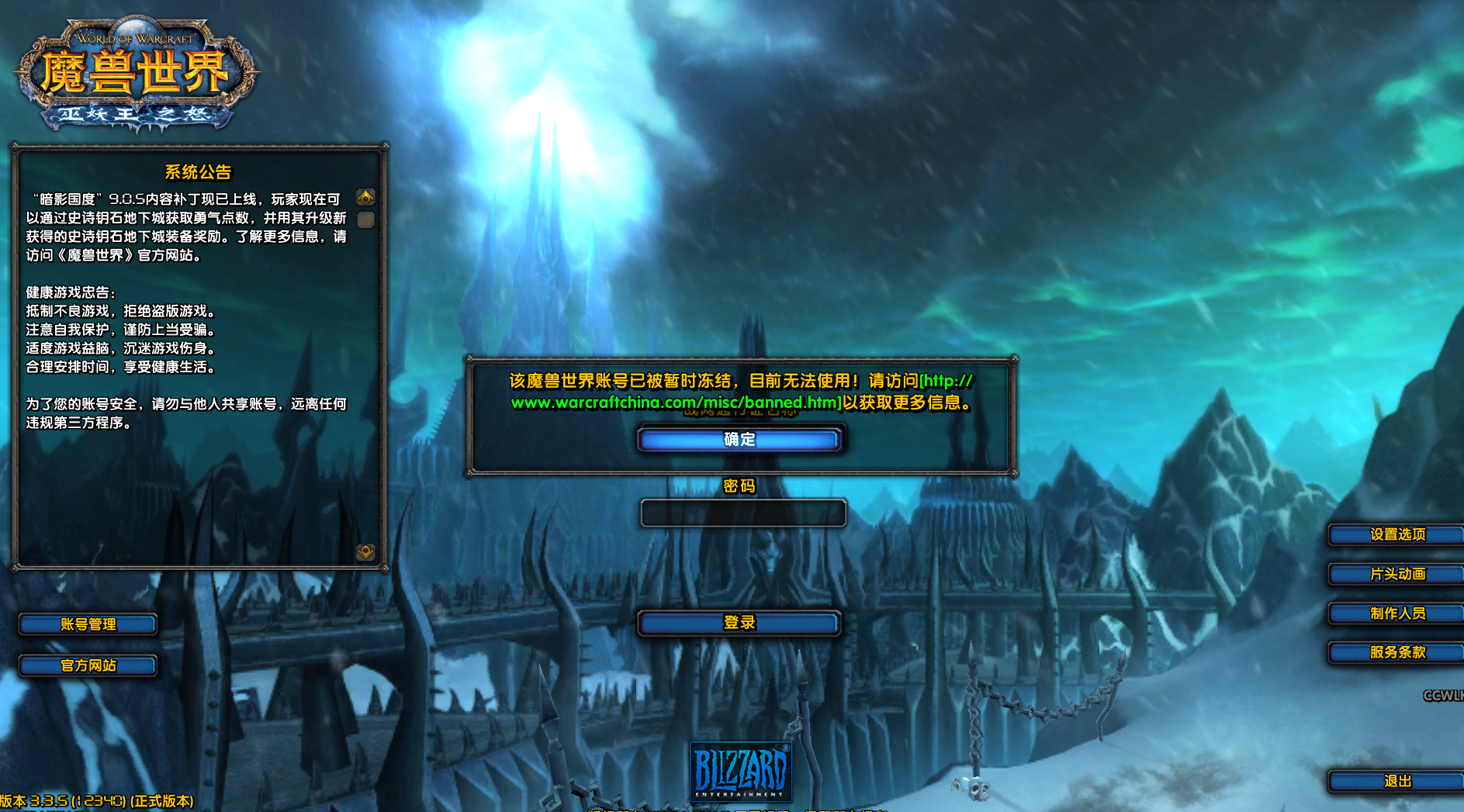
Task: Click the Blizzard Entertainment logo
Action: (741, 772)
